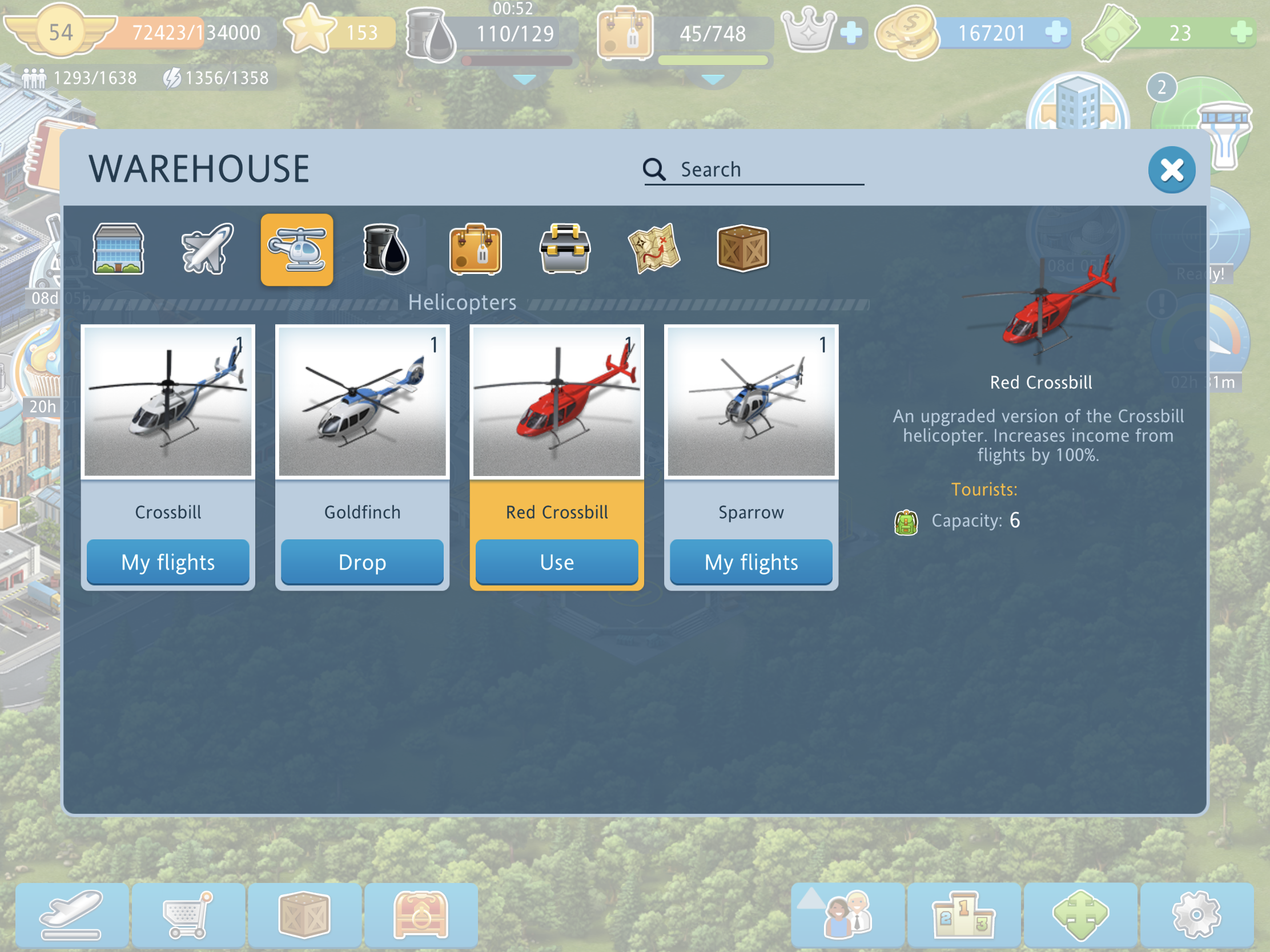
Task: Select the helicopters category tab
Action: pos(297,249)
